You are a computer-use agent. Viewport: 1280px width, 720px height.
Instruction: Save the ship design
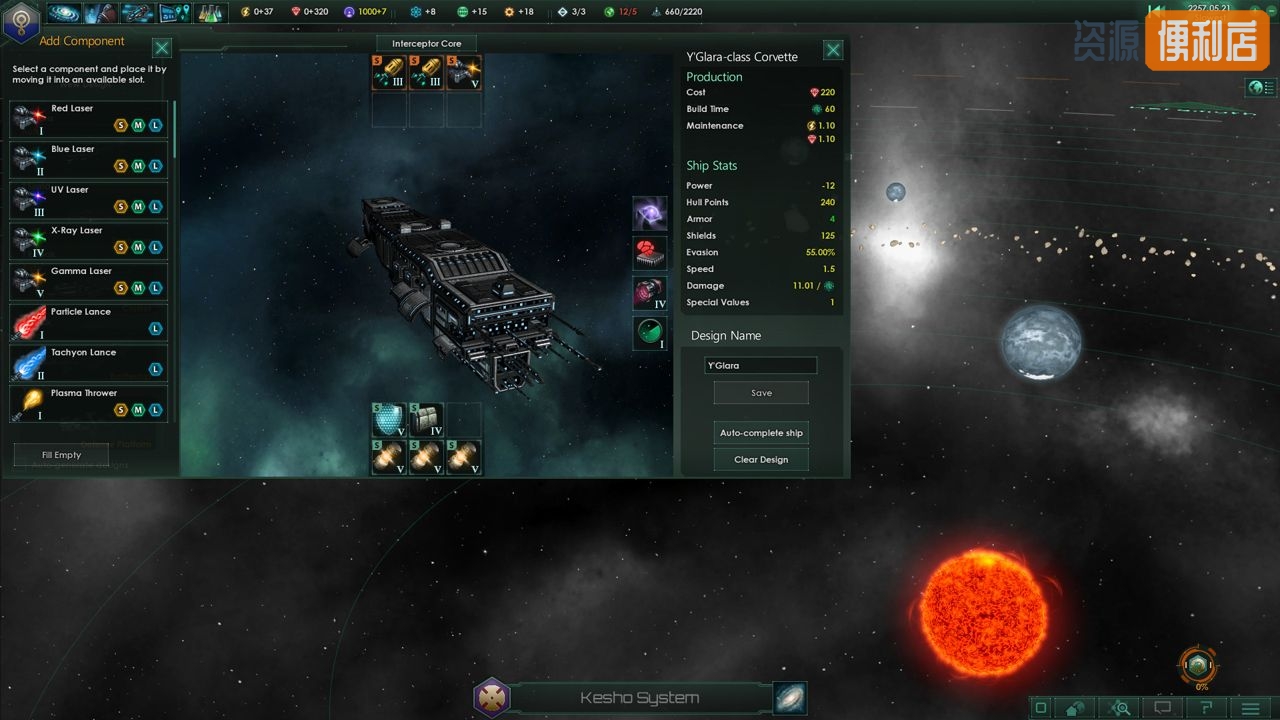pos(761,393)
